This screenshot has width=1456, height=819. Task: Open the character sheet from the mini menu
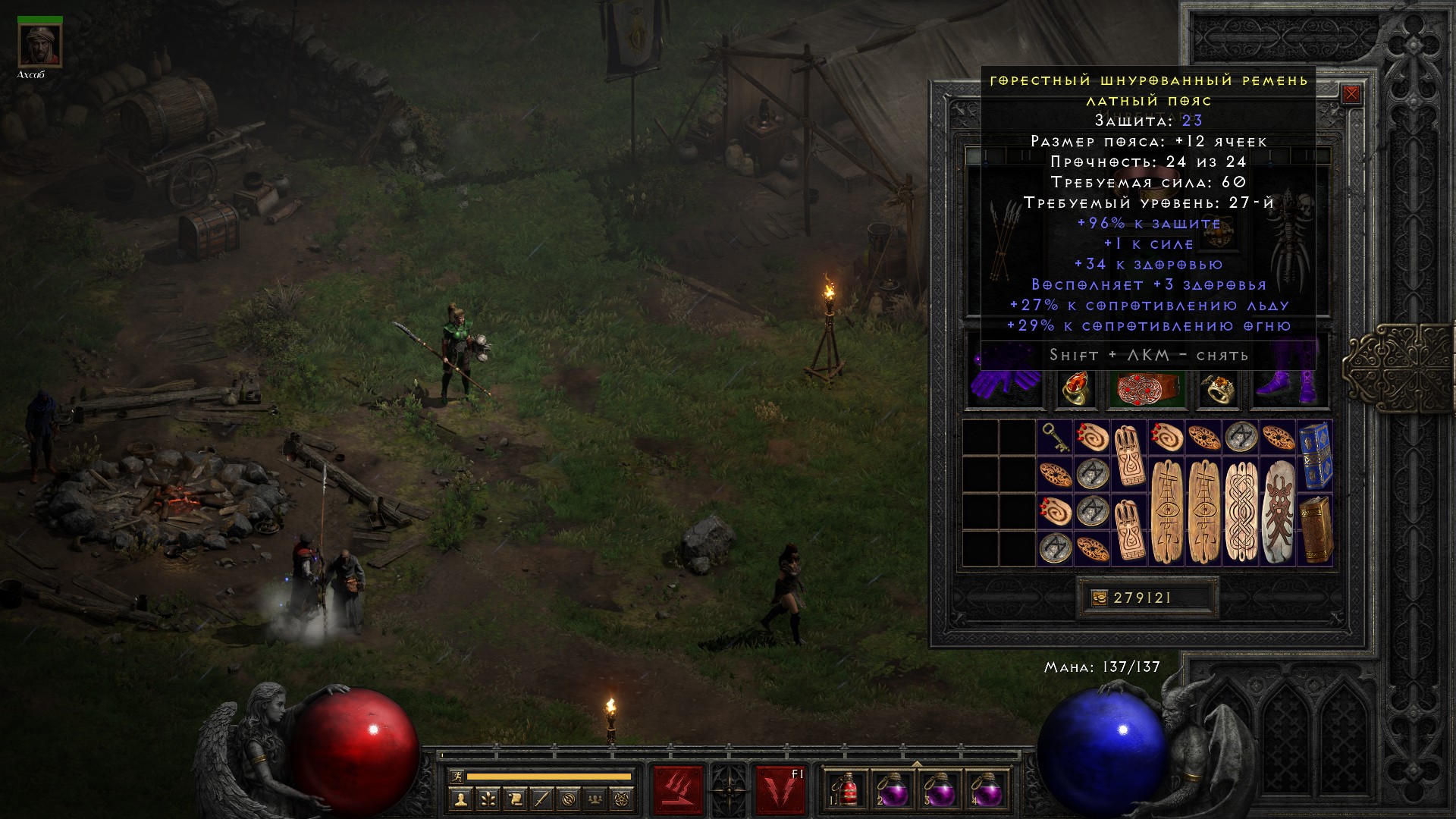(x=461, y=799)
